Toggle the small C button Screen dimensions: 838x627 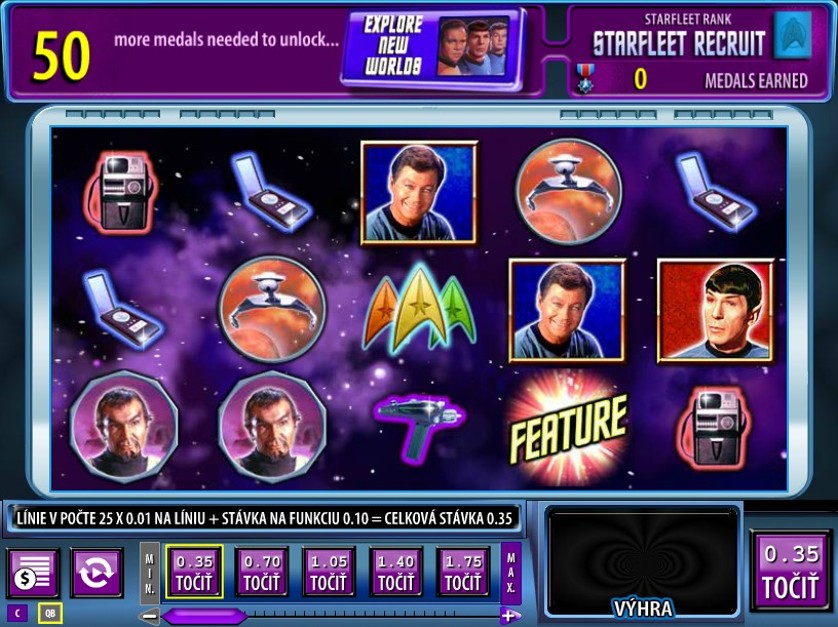pos(17,613)
